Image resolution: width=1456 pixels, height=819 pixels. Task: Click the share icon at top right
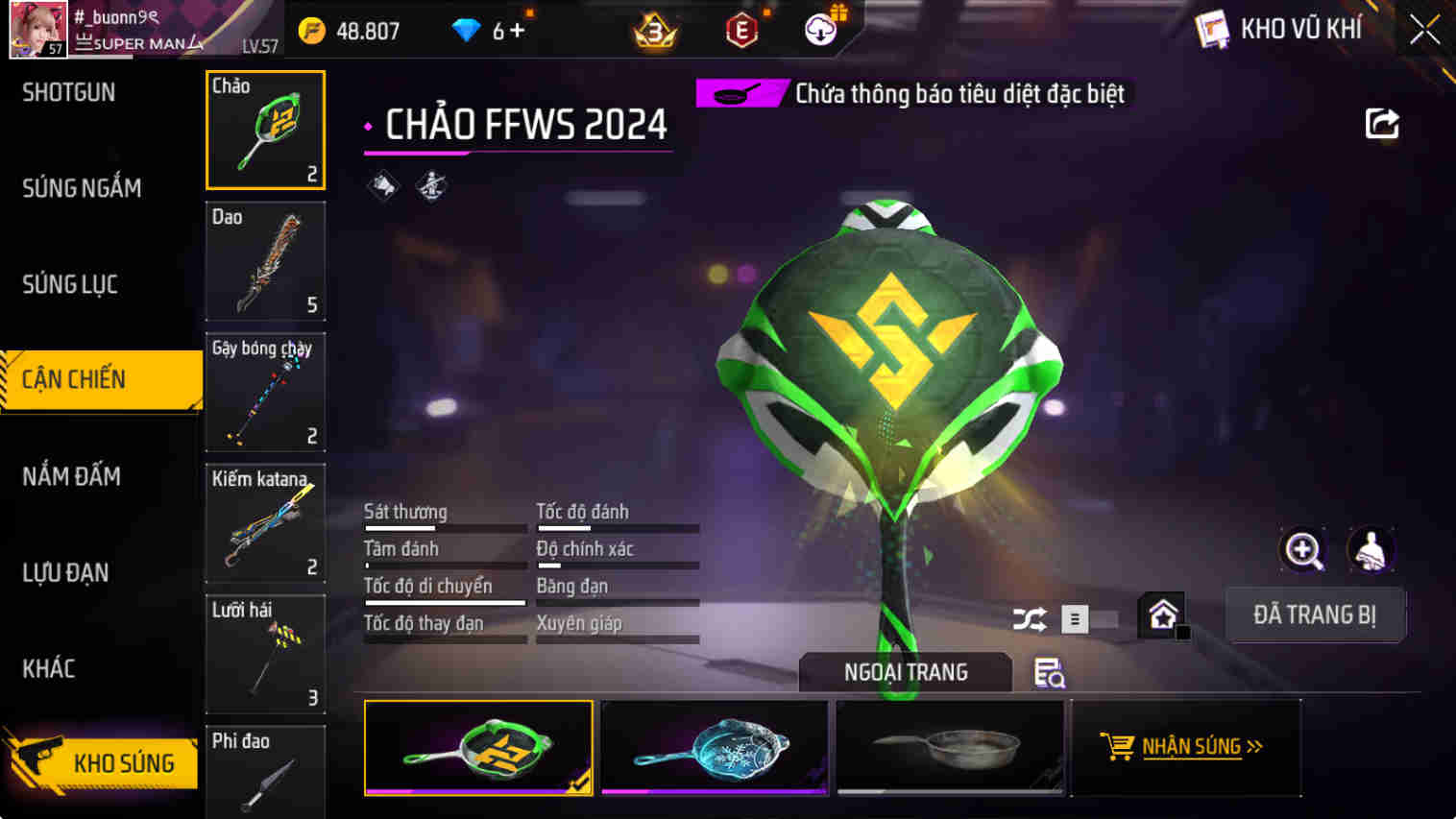(1381, 121)
